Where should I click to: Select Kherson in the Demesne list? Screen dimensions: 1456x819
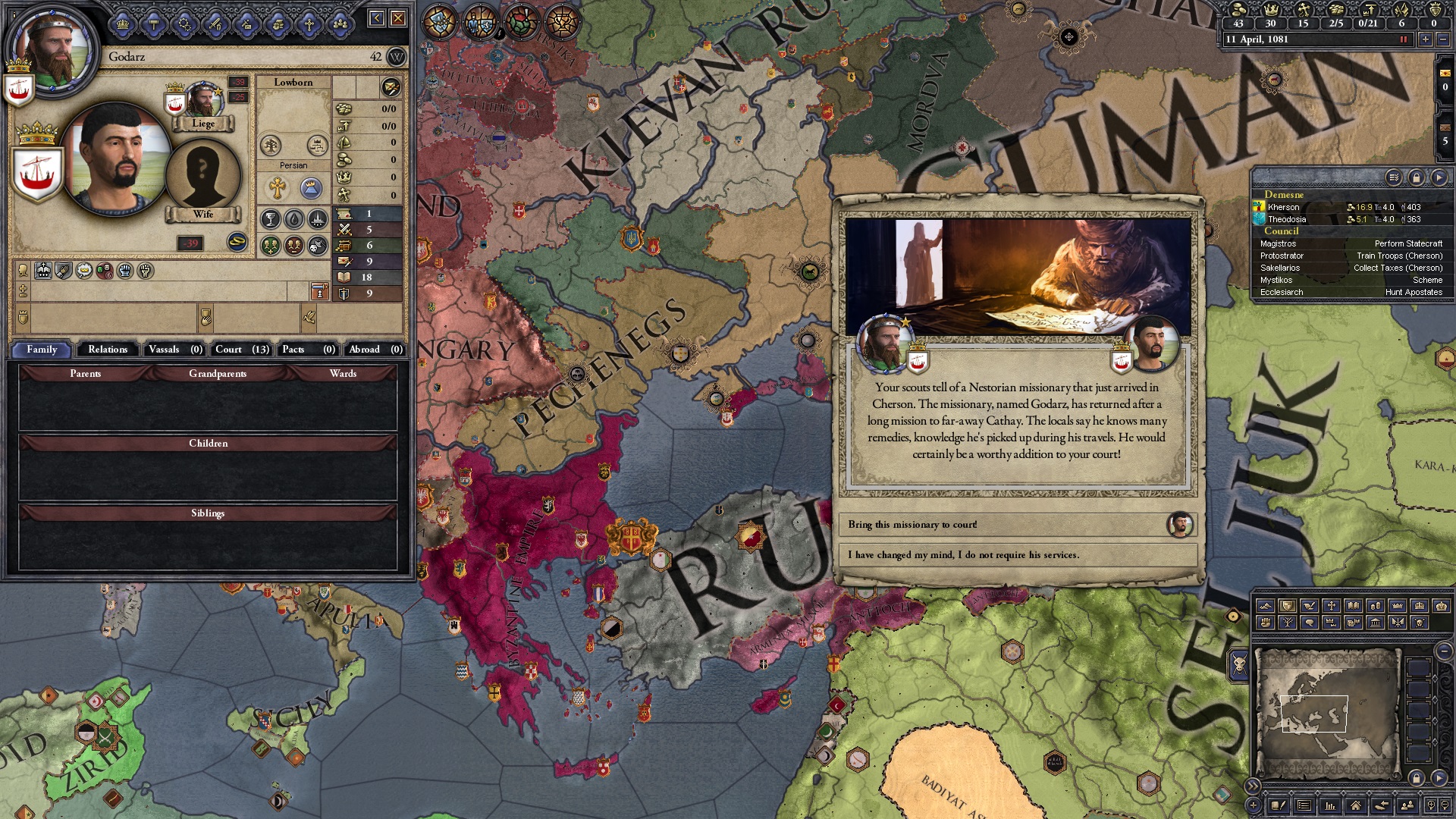pyautogui.click(x=1283, y=207)
